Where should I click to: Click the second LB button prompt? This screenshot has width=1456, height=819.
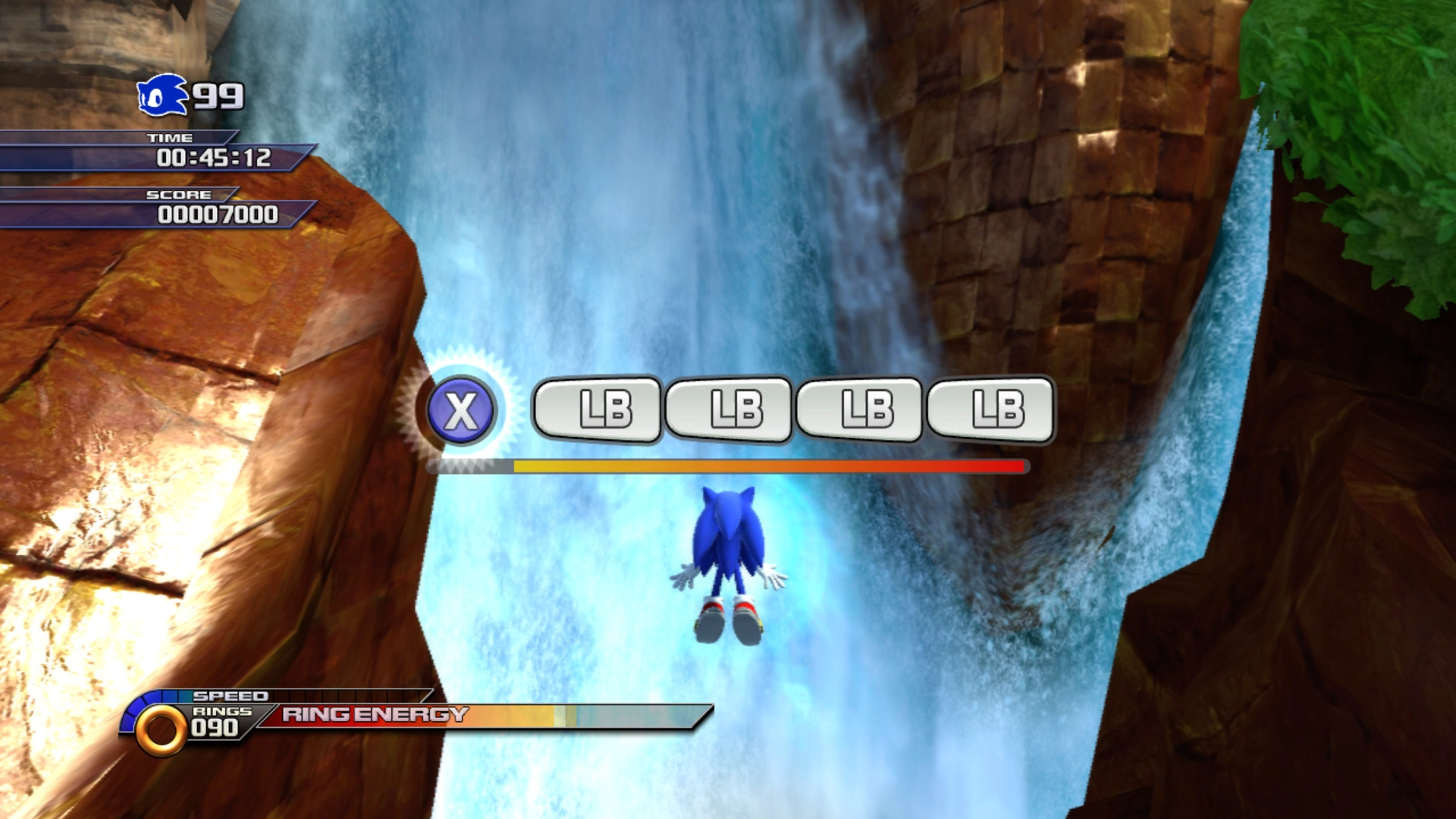(730, 410)
